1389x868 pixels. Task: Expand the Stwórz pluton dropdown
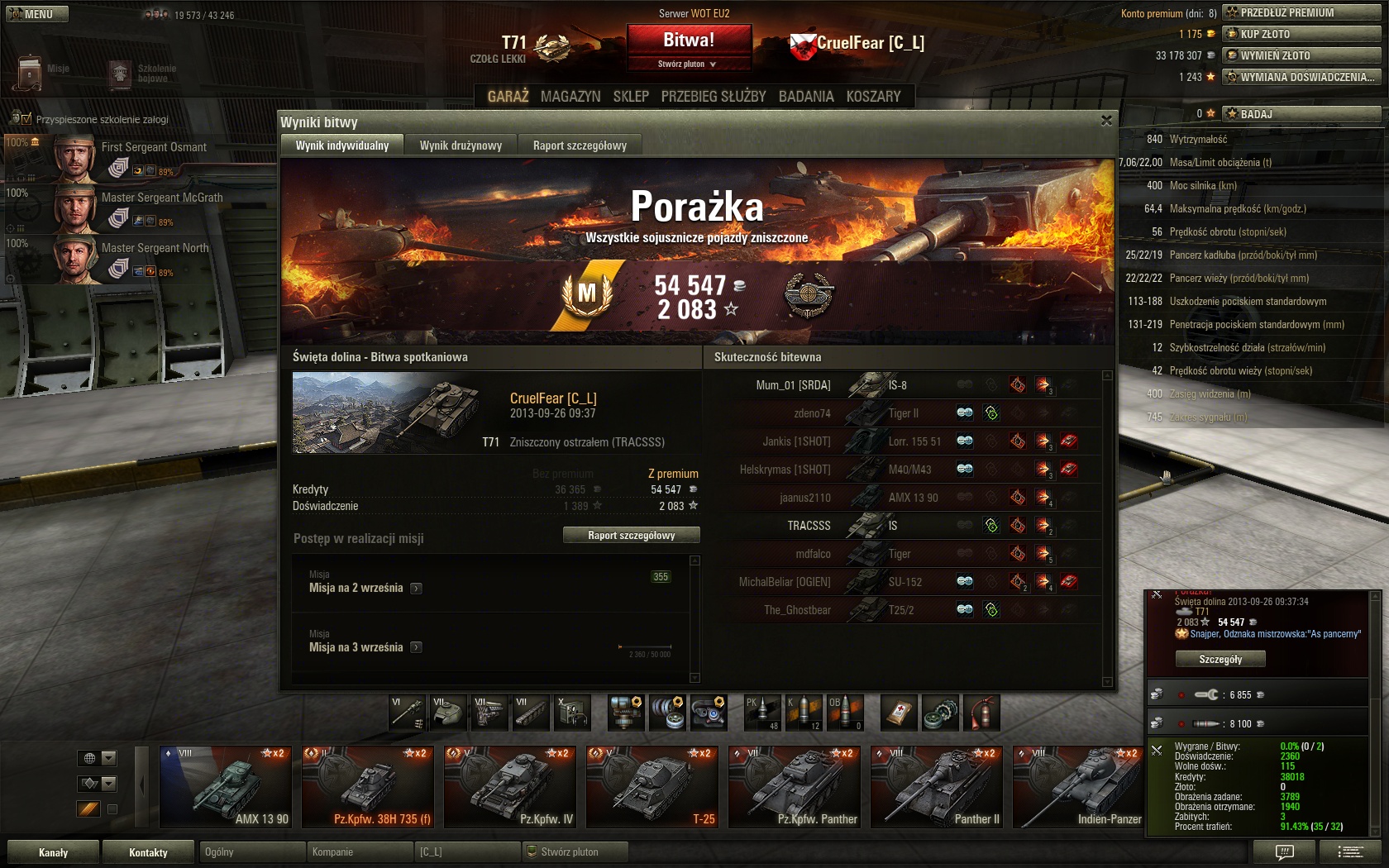[x=688, y=64]
